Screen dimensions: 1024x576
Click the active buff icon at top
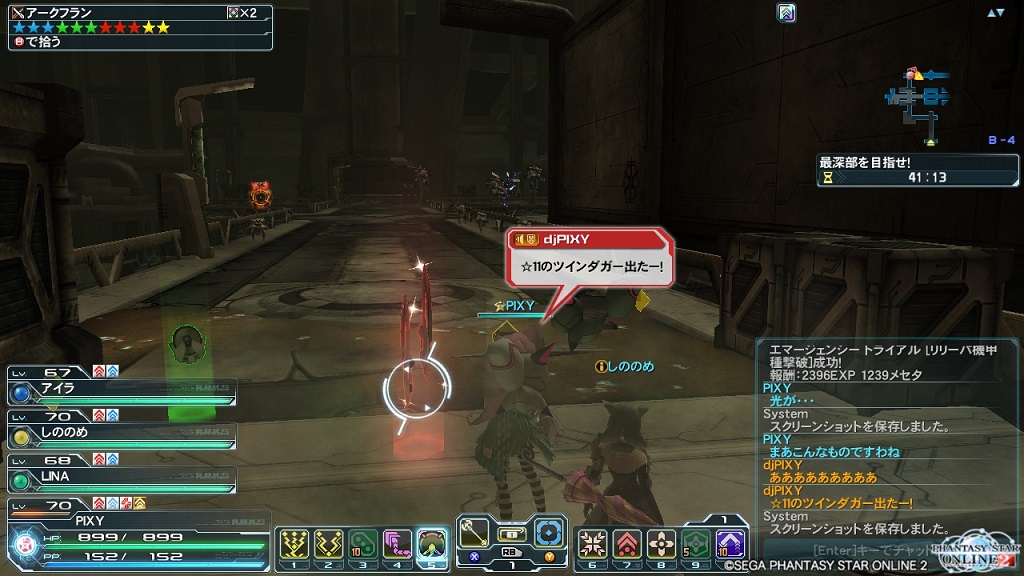coord(787,13)
